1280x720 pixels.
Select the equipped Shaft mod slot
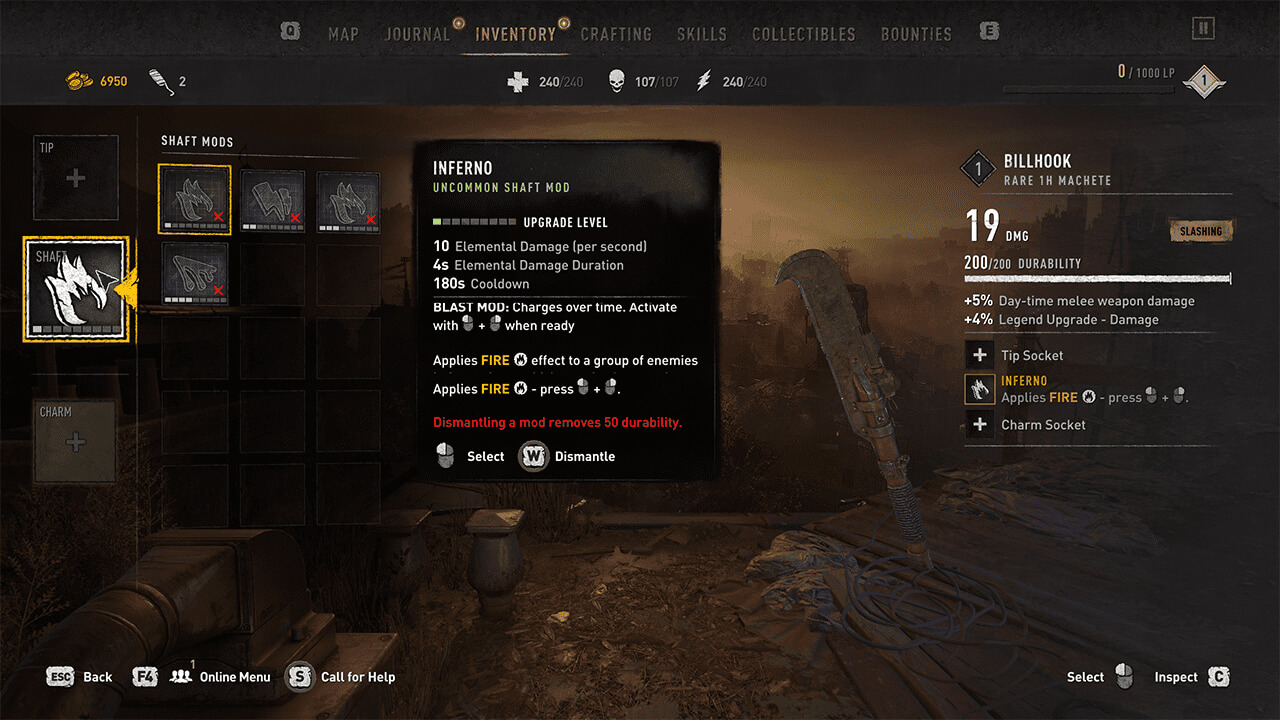coord(76,289)
